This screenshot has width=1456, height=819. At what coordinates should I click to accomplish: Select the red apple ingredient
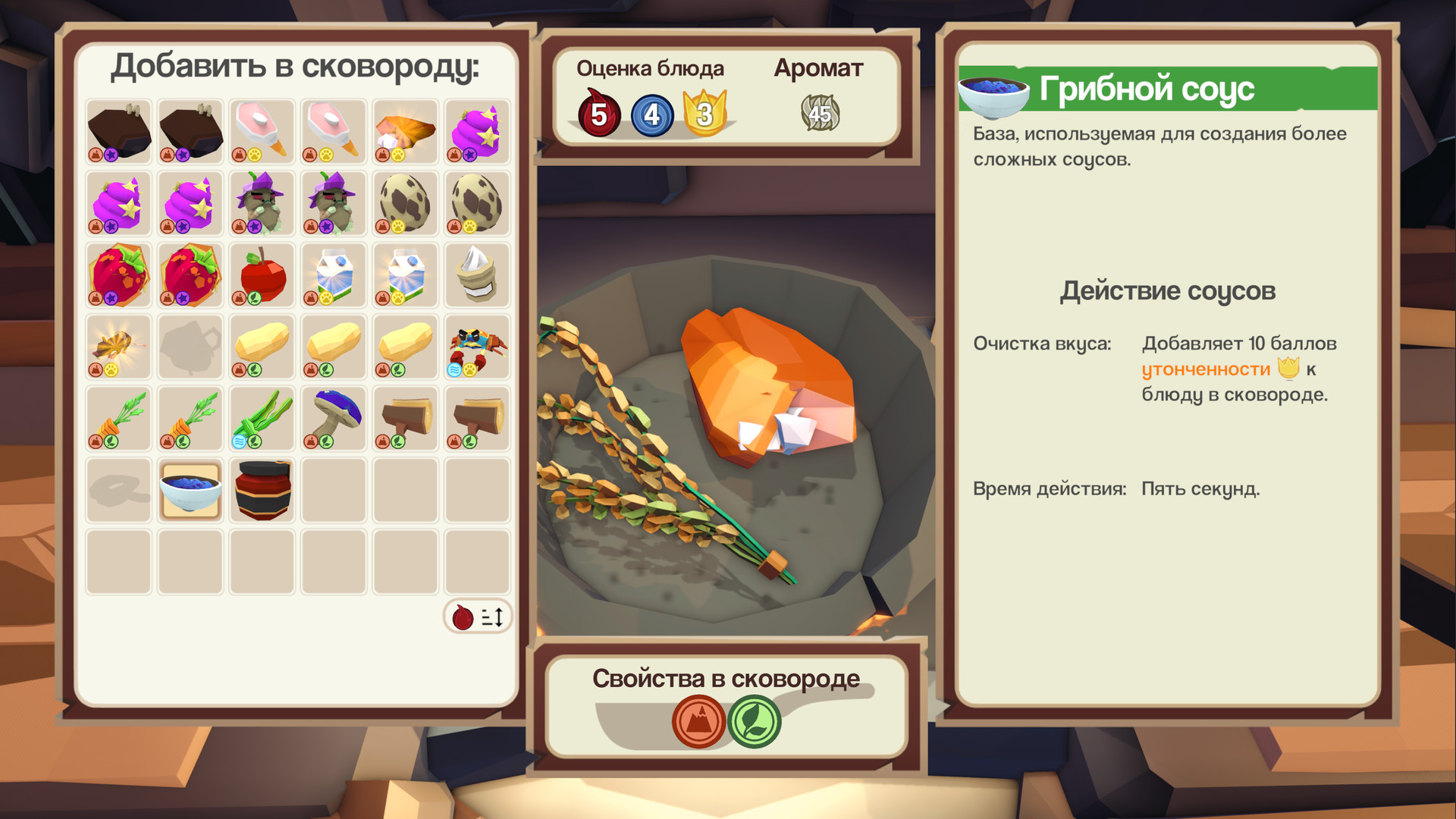[x=261, y=275]
